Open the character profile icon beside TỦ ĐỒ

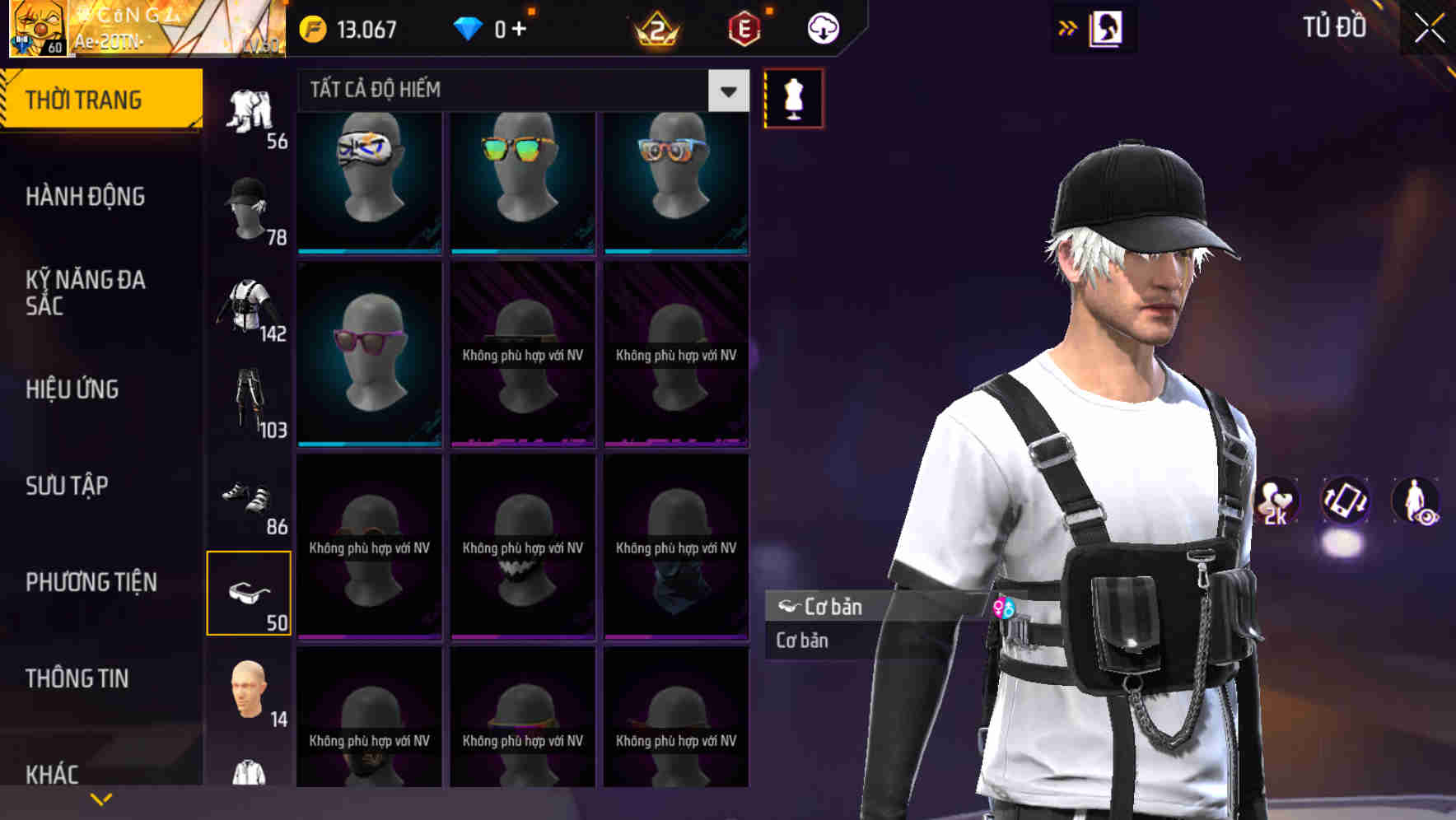pyautogui.click(x=1108, y=27)
